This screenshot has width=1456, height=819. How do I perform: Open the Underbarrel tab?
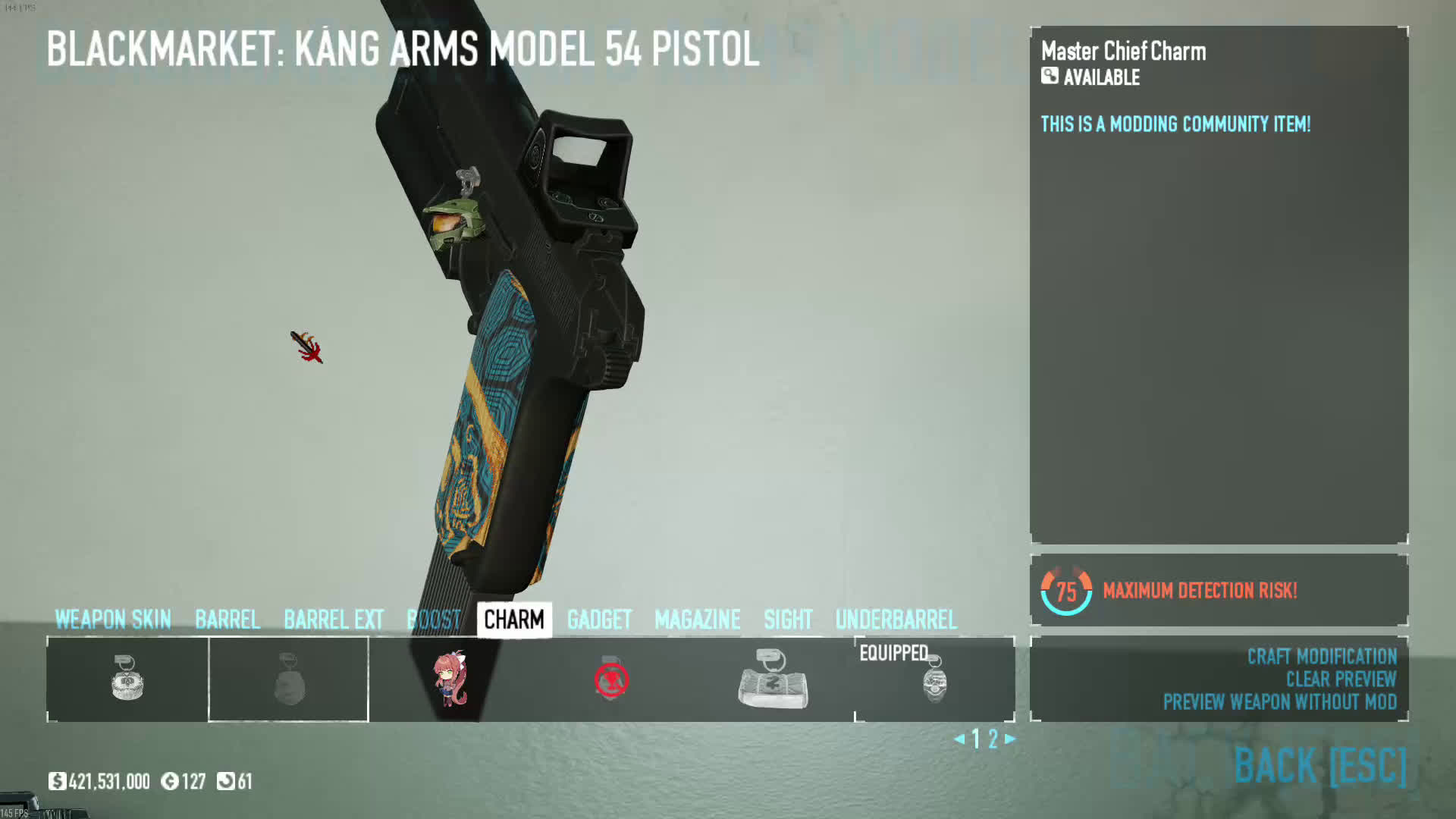coord(896,620)
